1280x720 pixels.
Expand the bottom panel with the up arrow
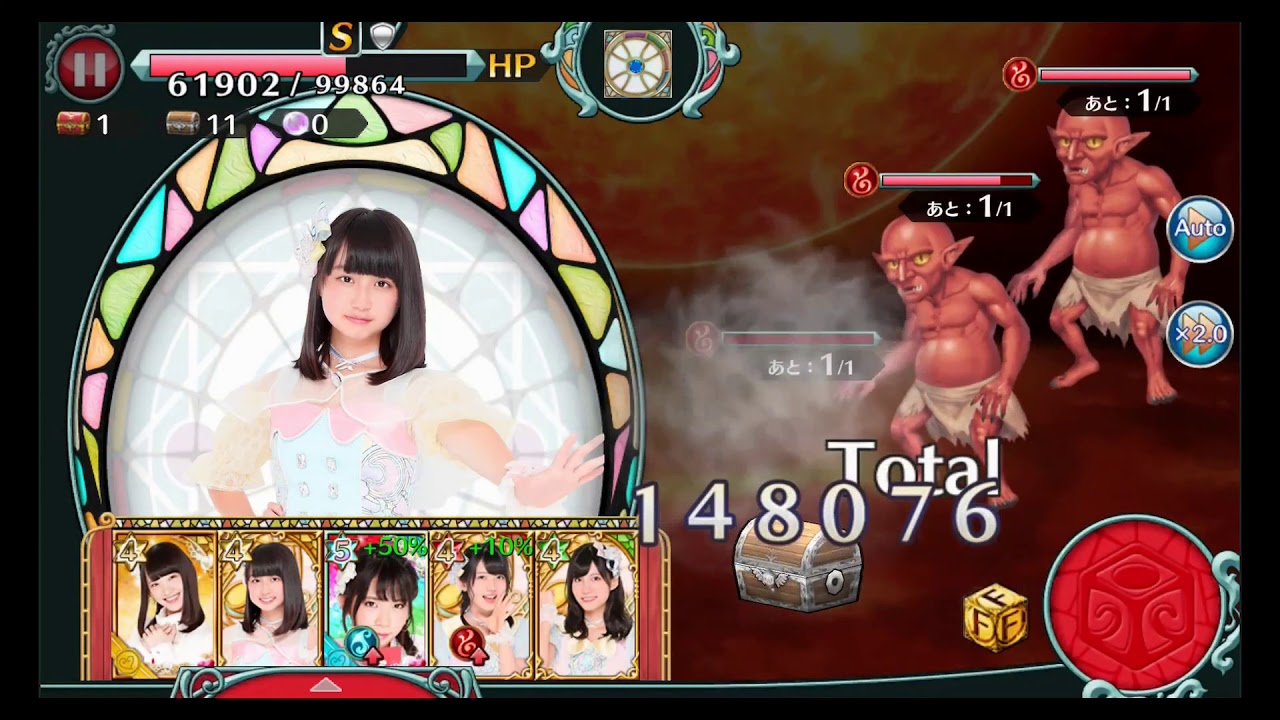325,685
